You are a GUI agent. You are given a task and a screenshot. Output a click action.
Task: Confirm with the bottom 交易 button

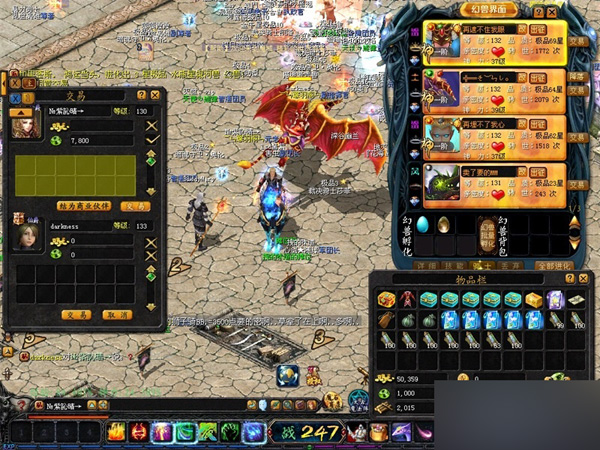point(77,314)
